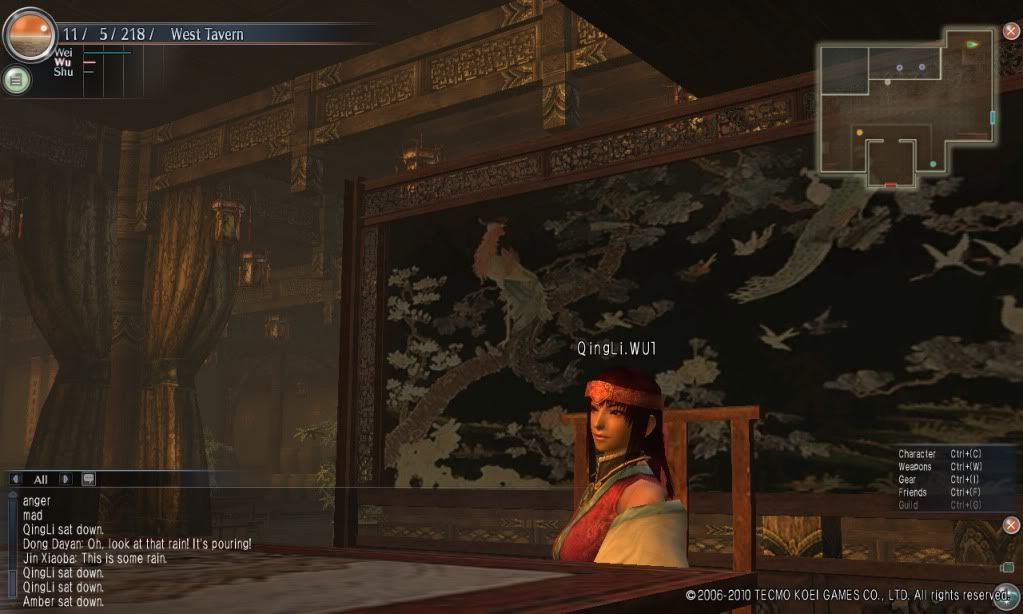Click the chat log scrollbar
The image size is (1023, 614).
point(12,550)
